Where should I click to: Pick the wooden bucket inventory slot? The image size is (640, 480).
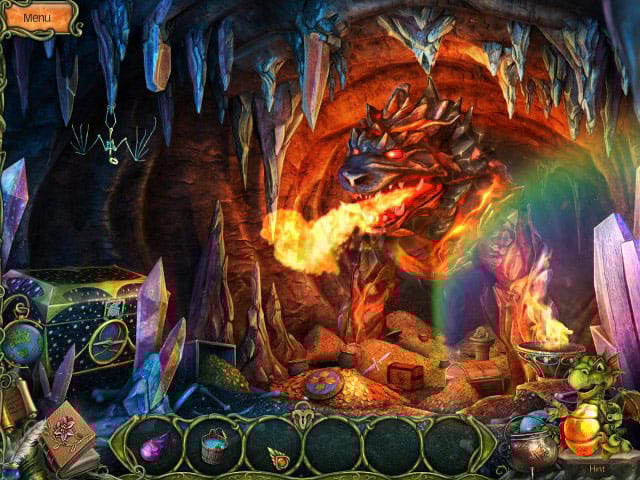click(x=213, y=447)
